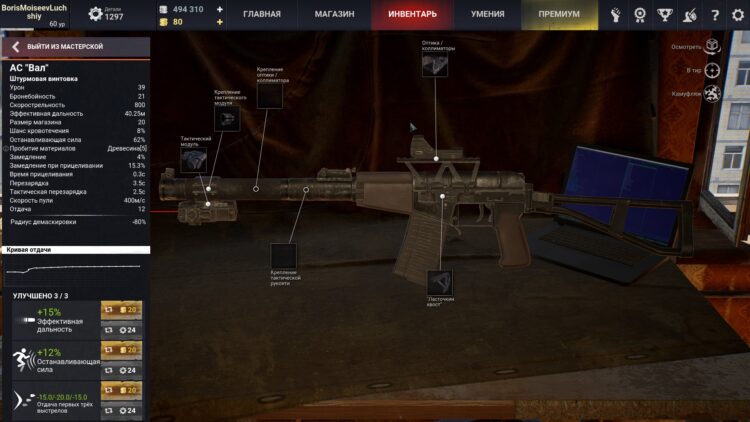
Task: Open the Главная tab
Action: [x=261, y=15]
